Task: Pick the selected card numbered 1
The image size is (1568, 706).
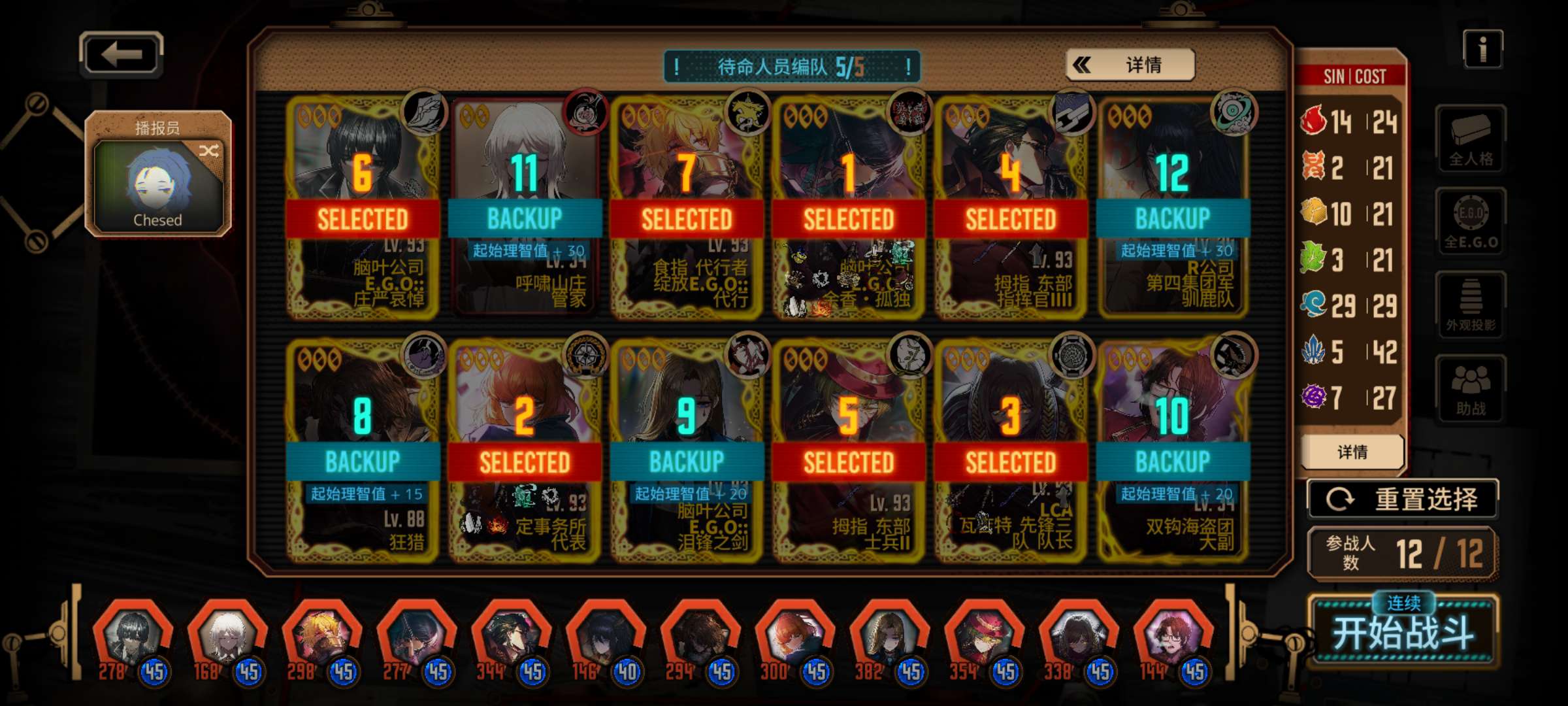Action: [849, 208]
